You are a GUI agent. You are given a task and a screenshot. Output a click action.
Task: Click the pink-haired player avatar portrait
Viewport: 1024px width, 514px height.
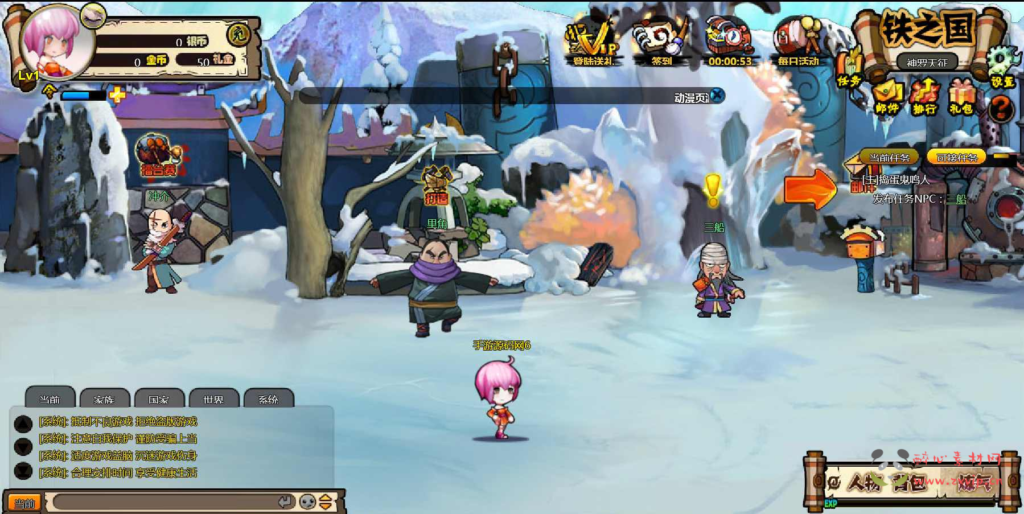pyautogui.click(x=55, y=40)
